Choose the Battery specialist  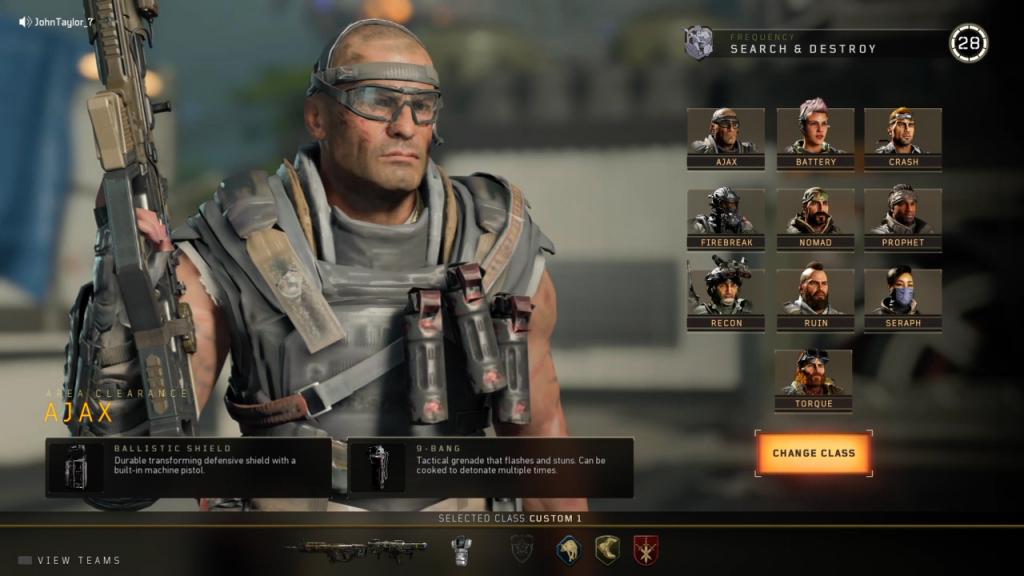tap(815, 138)
